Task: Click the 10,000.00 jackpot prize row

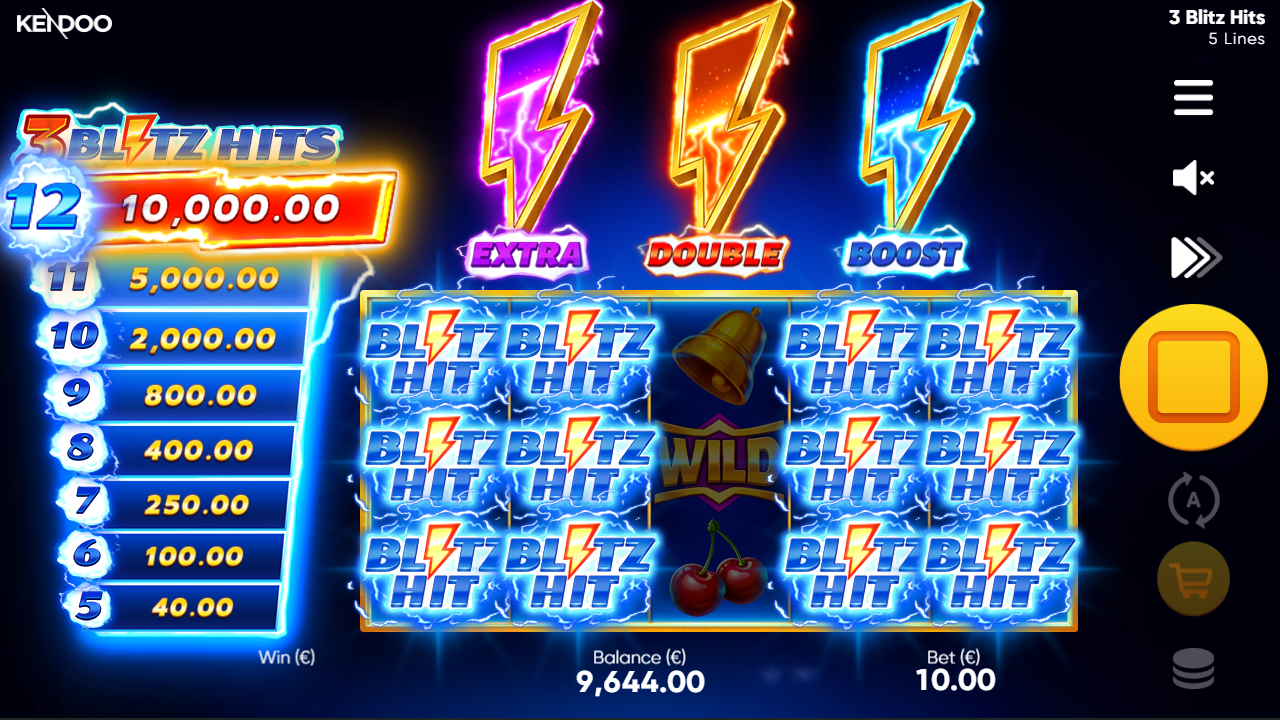Action: click(x=228, y=207)
